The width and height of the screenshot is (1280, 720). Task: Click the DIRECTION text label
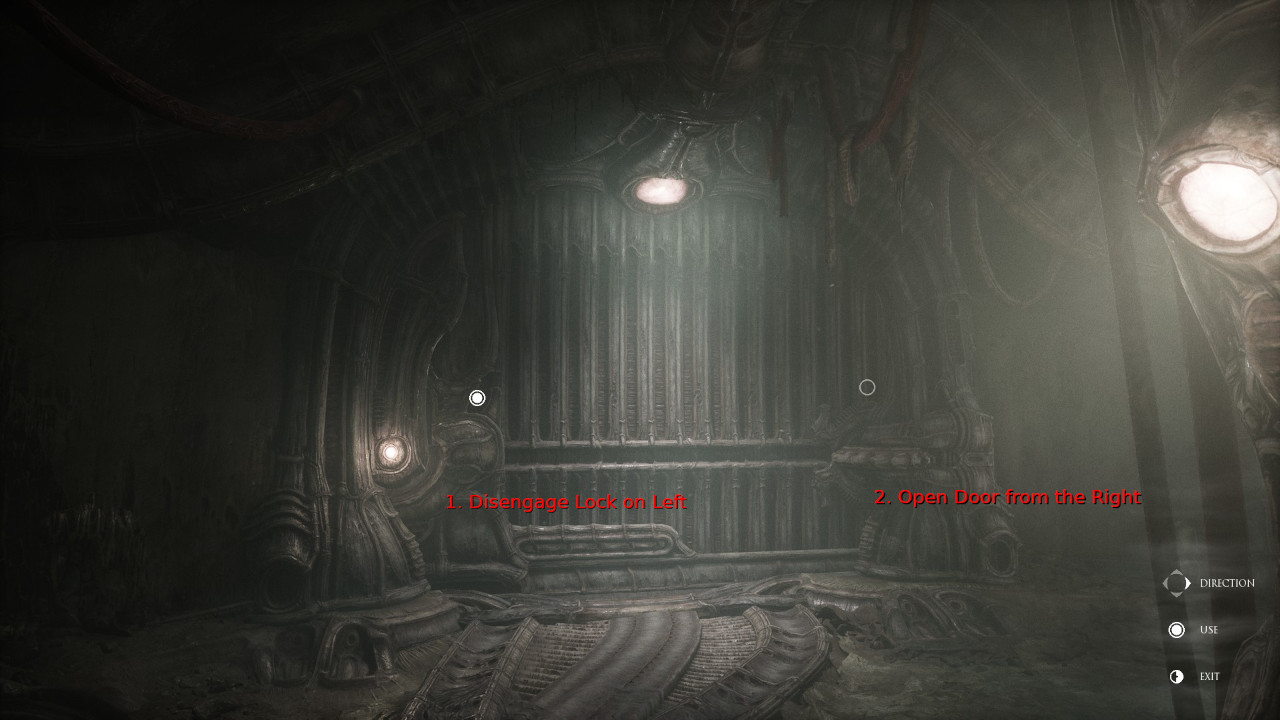pos(1228,583)
